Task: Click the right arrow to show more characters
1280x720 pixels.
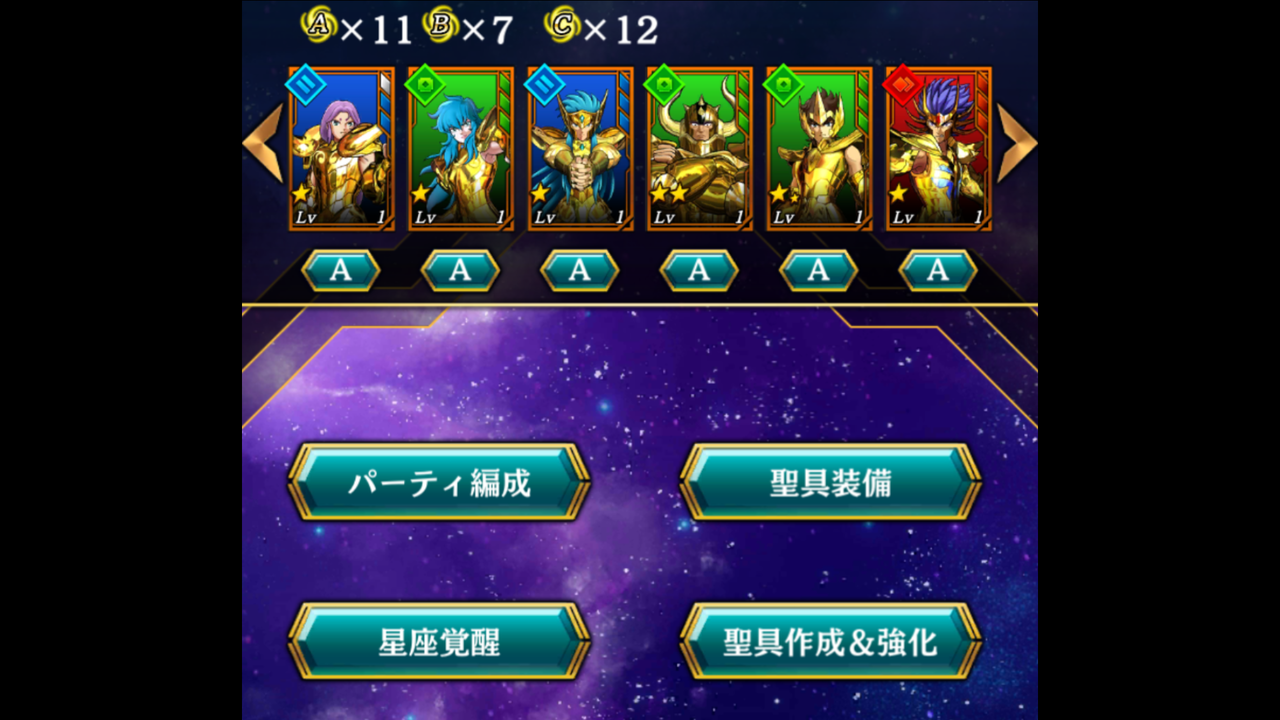Action: click(1017, 143)
